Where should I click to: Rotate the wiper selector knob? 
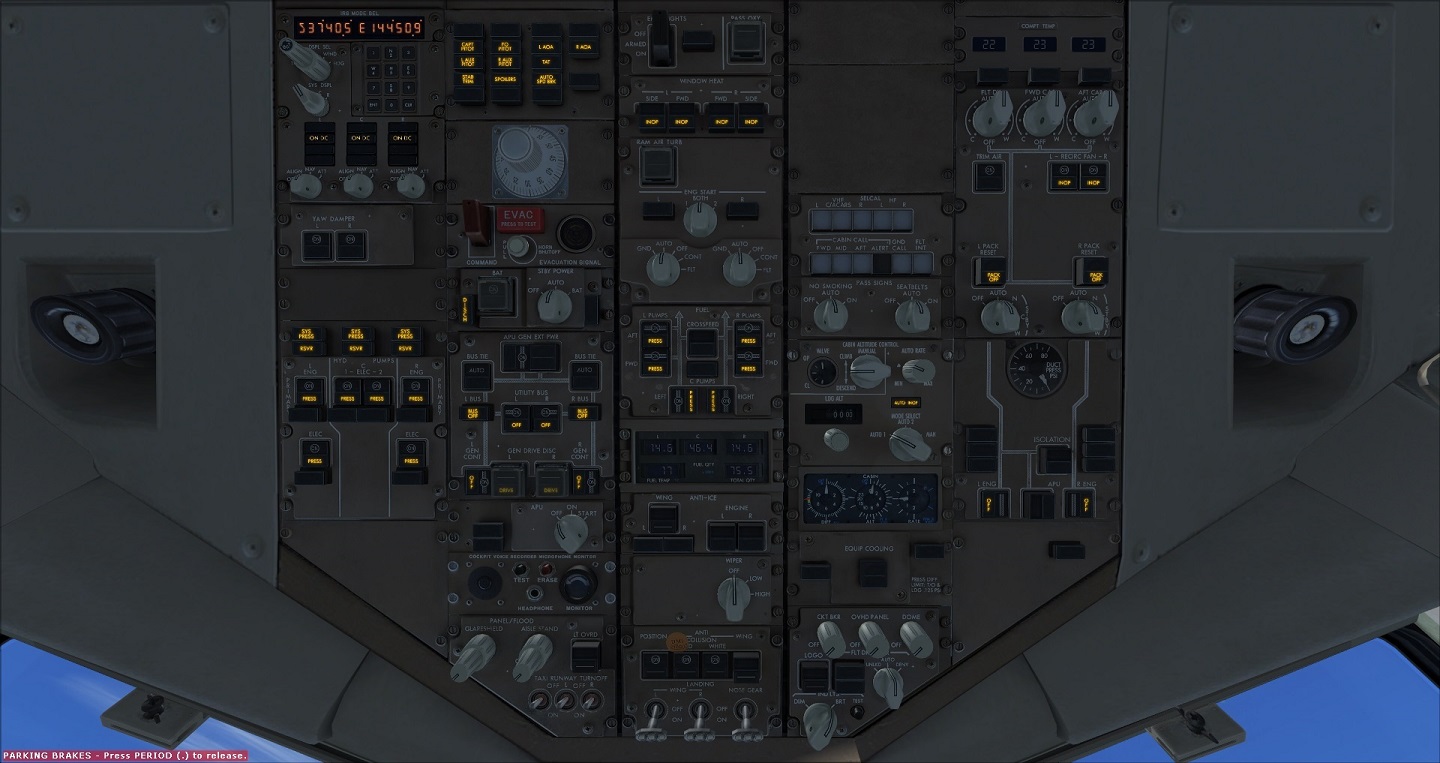tap(735, 597)
